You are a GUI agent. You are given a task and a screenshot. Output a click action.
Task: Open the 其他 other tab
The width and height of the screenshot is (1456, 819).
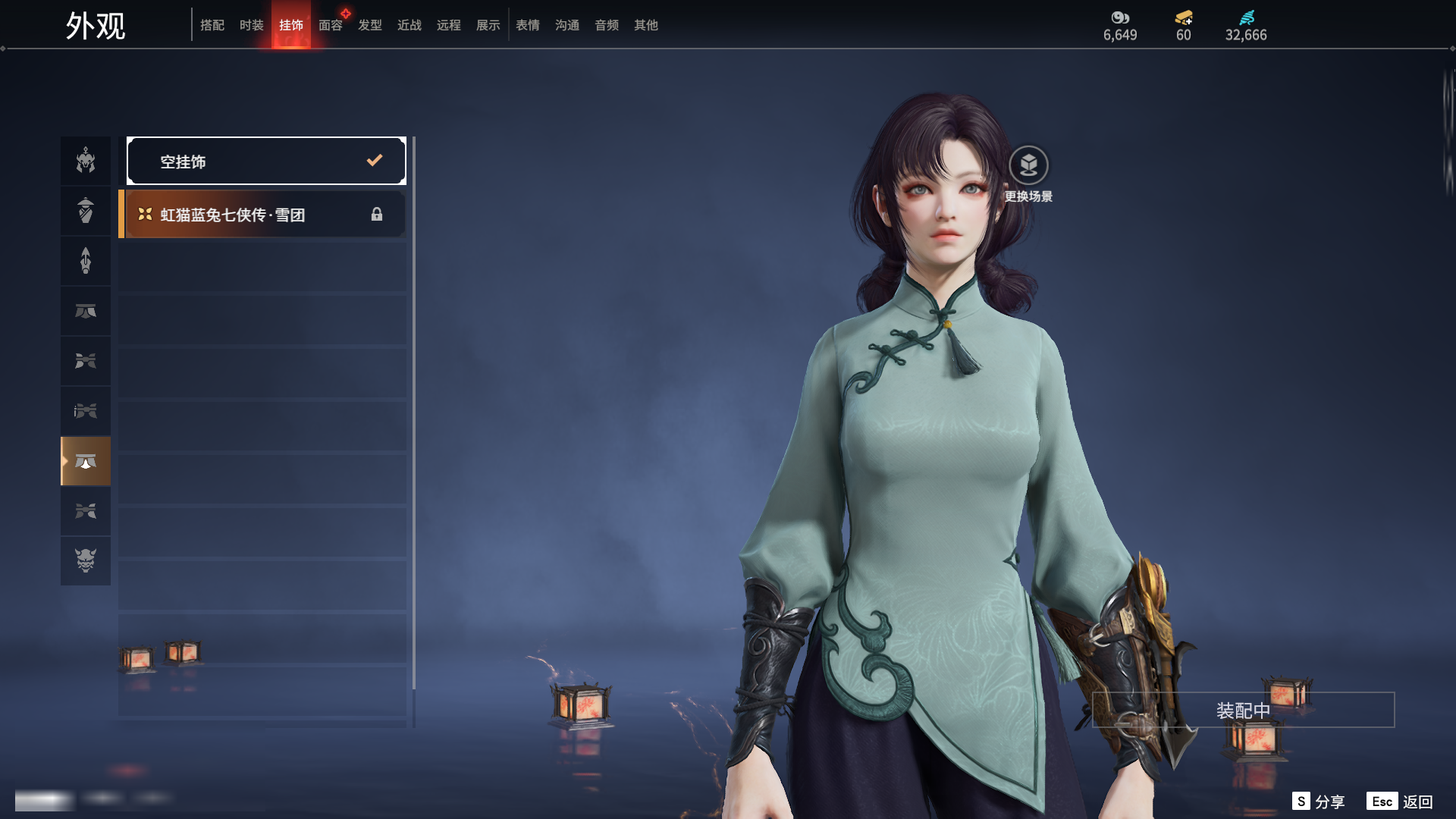[x=646, y=25]
